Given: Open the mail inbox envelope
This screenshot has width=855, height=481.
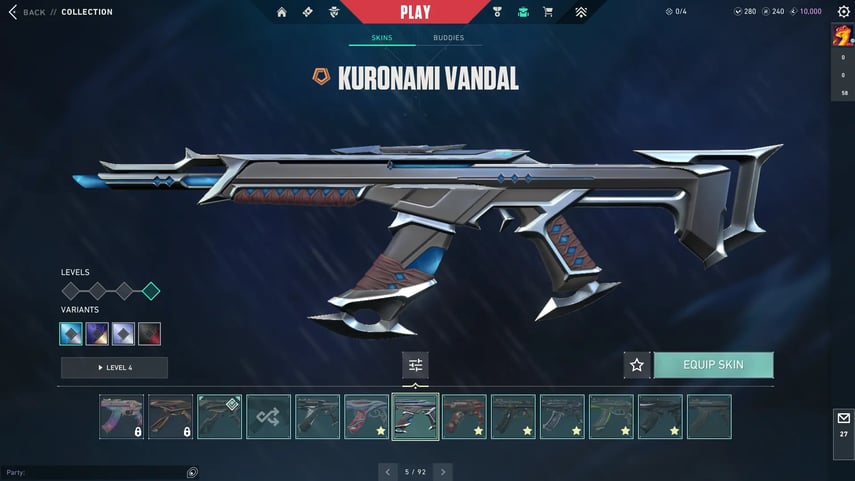Looking at the screenshot, I should pos(843,418).
